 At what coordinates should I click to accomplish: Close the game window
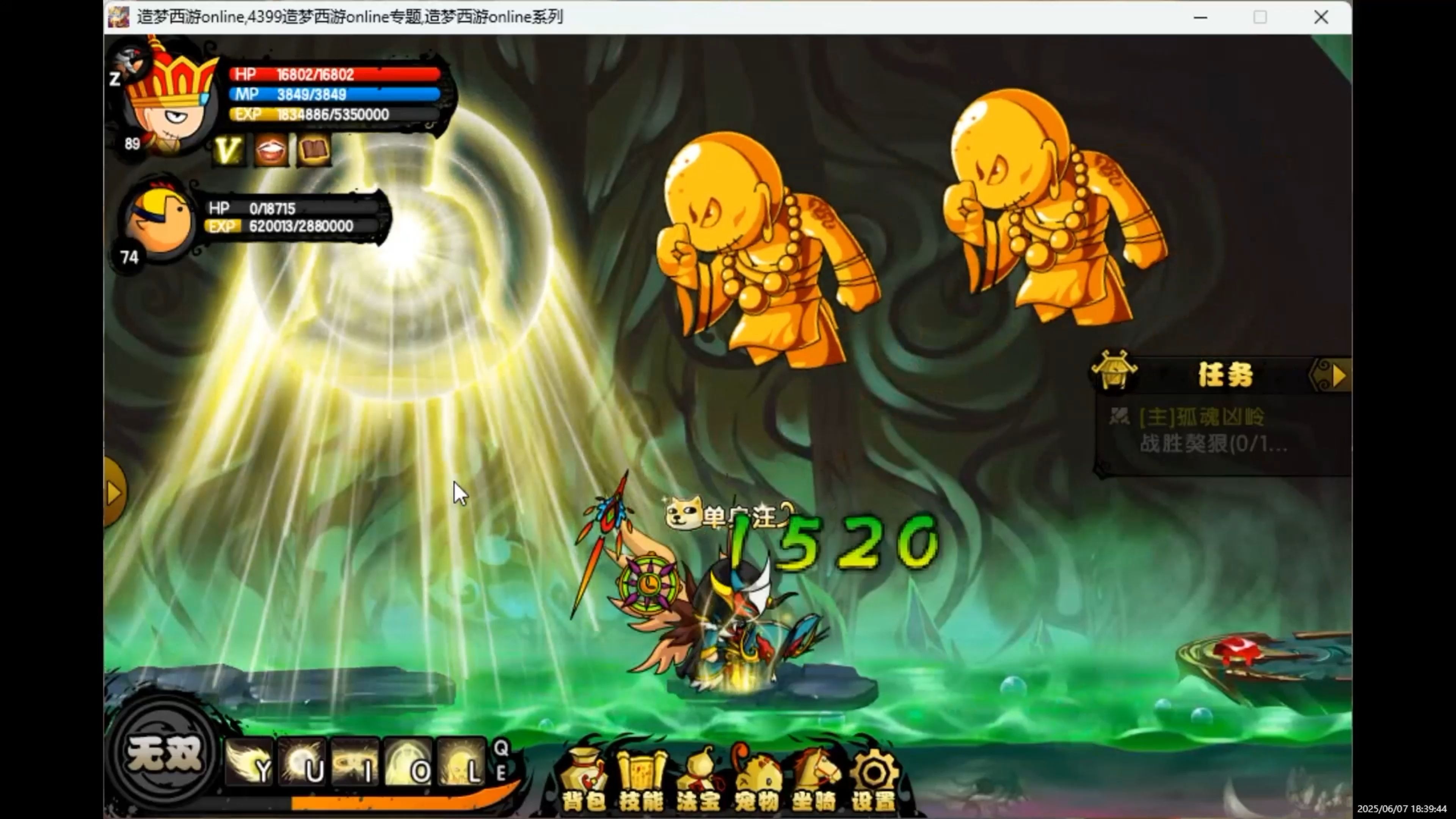click(x=1321, y=17)
